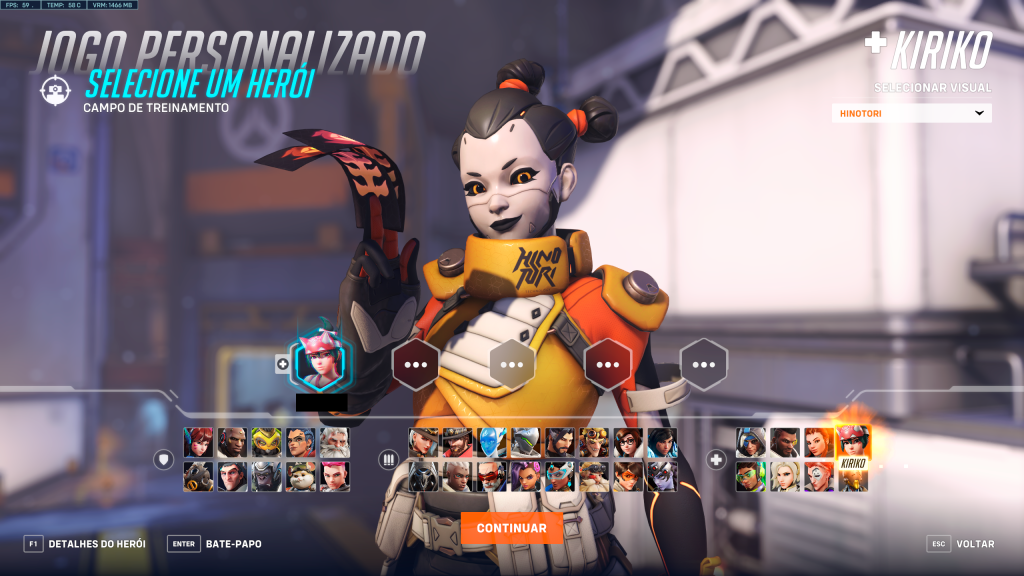Open the Bate-Papo chat
The width and height of the screenshot is (1024, 576).
click(x=215, y=544)
